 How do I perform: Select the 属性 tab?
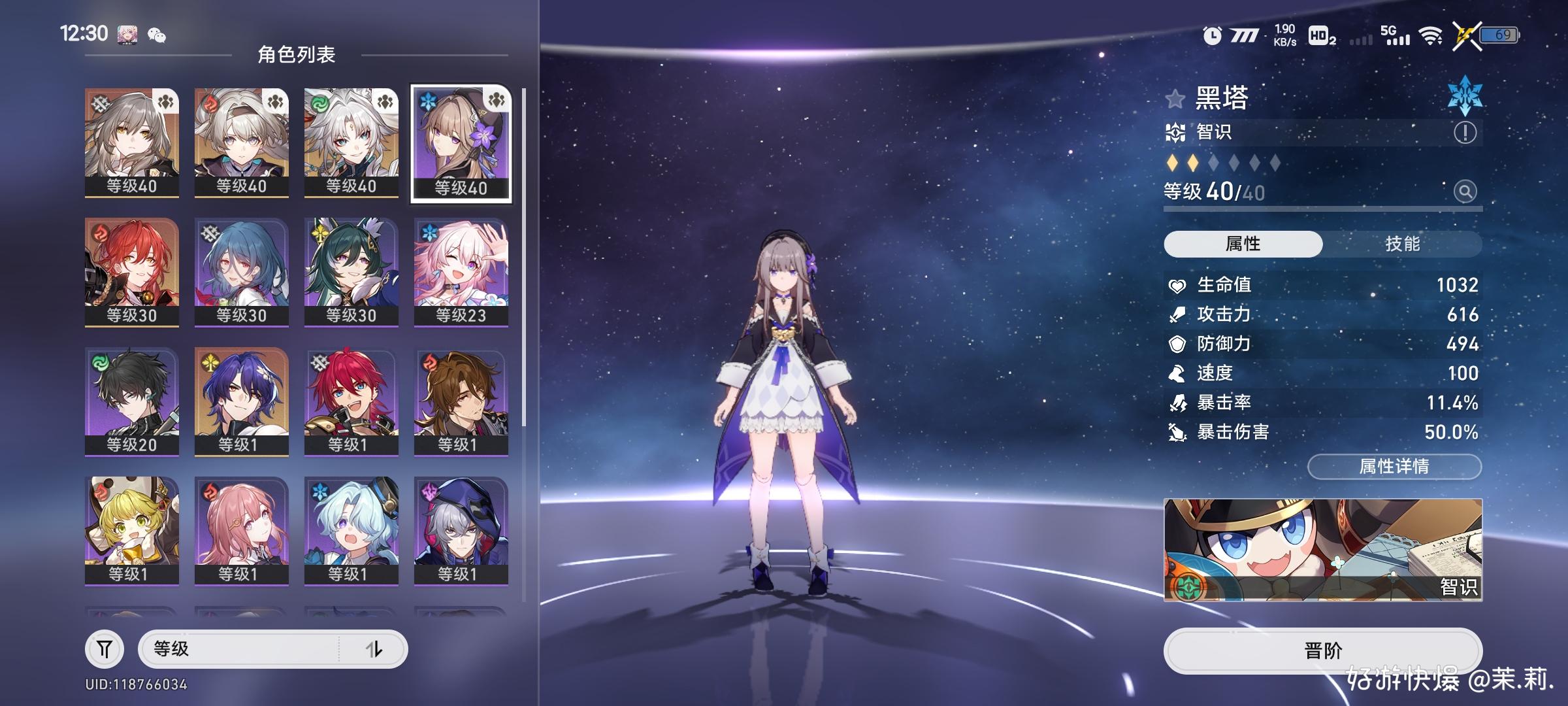1243,244
